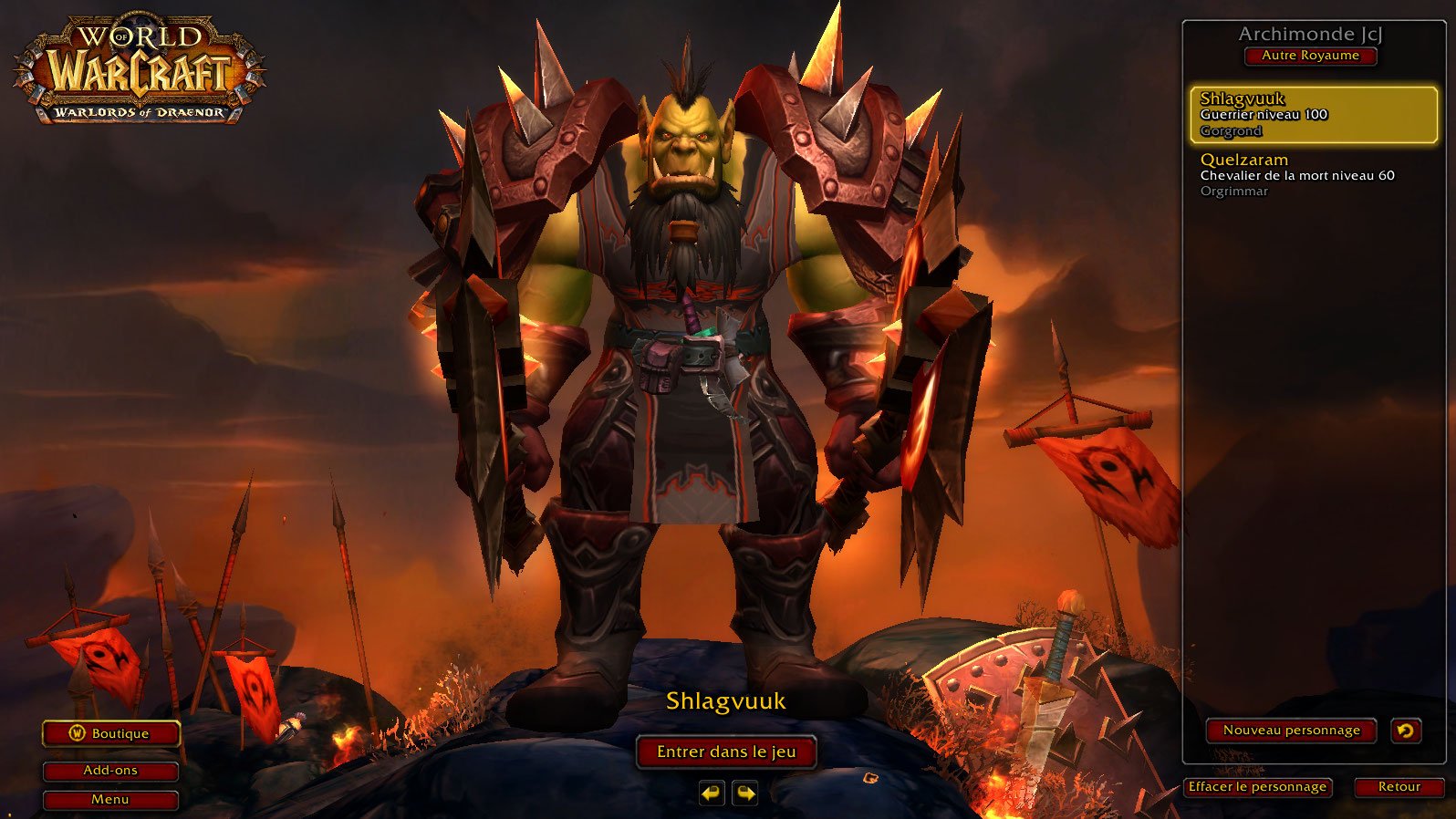Open the Autre Royaume realm selector

[1310, 56]
